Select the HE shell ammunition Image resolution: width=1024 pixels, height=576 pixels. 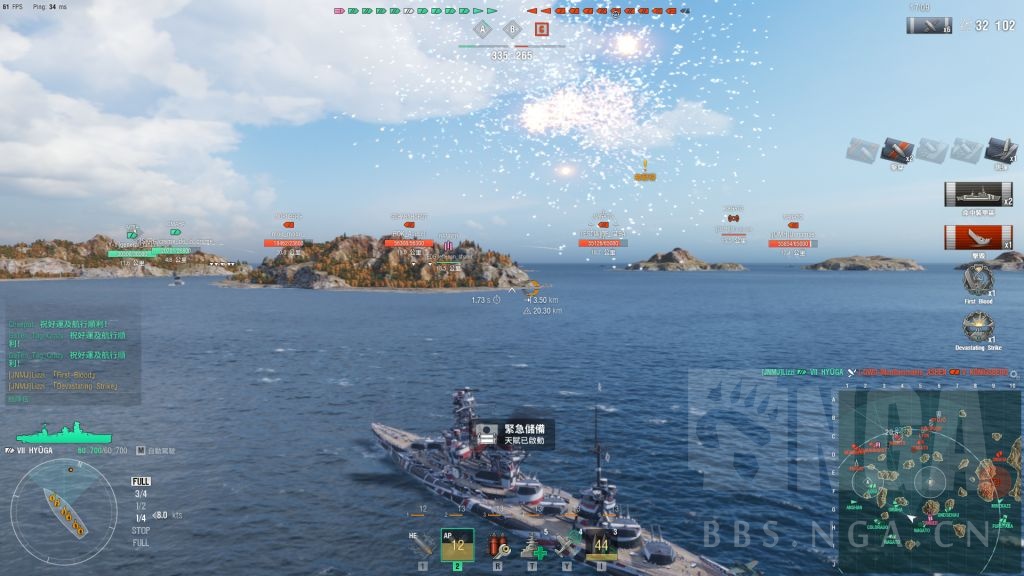422,545
